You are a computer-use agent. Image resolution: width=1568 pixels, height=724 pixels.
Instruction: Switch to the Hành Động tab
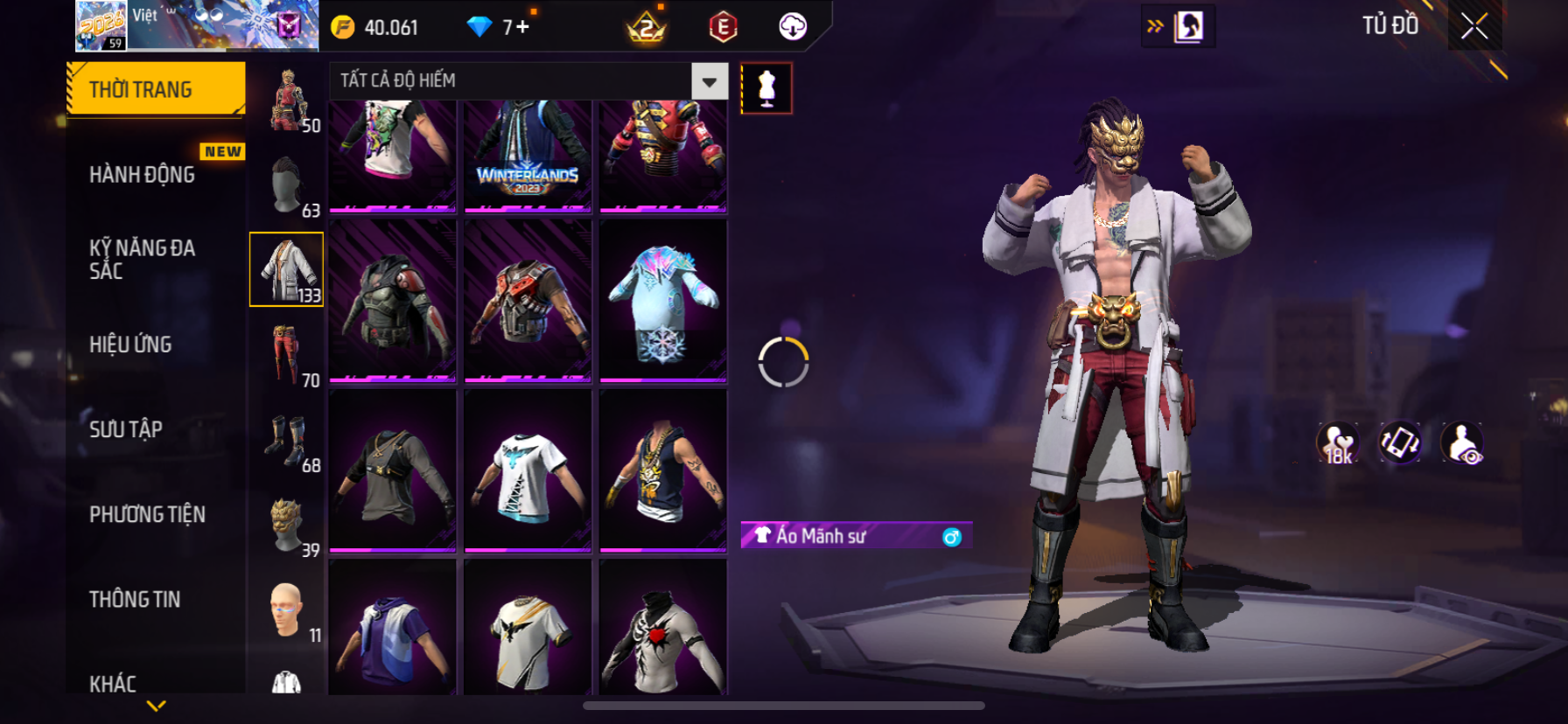143,175
